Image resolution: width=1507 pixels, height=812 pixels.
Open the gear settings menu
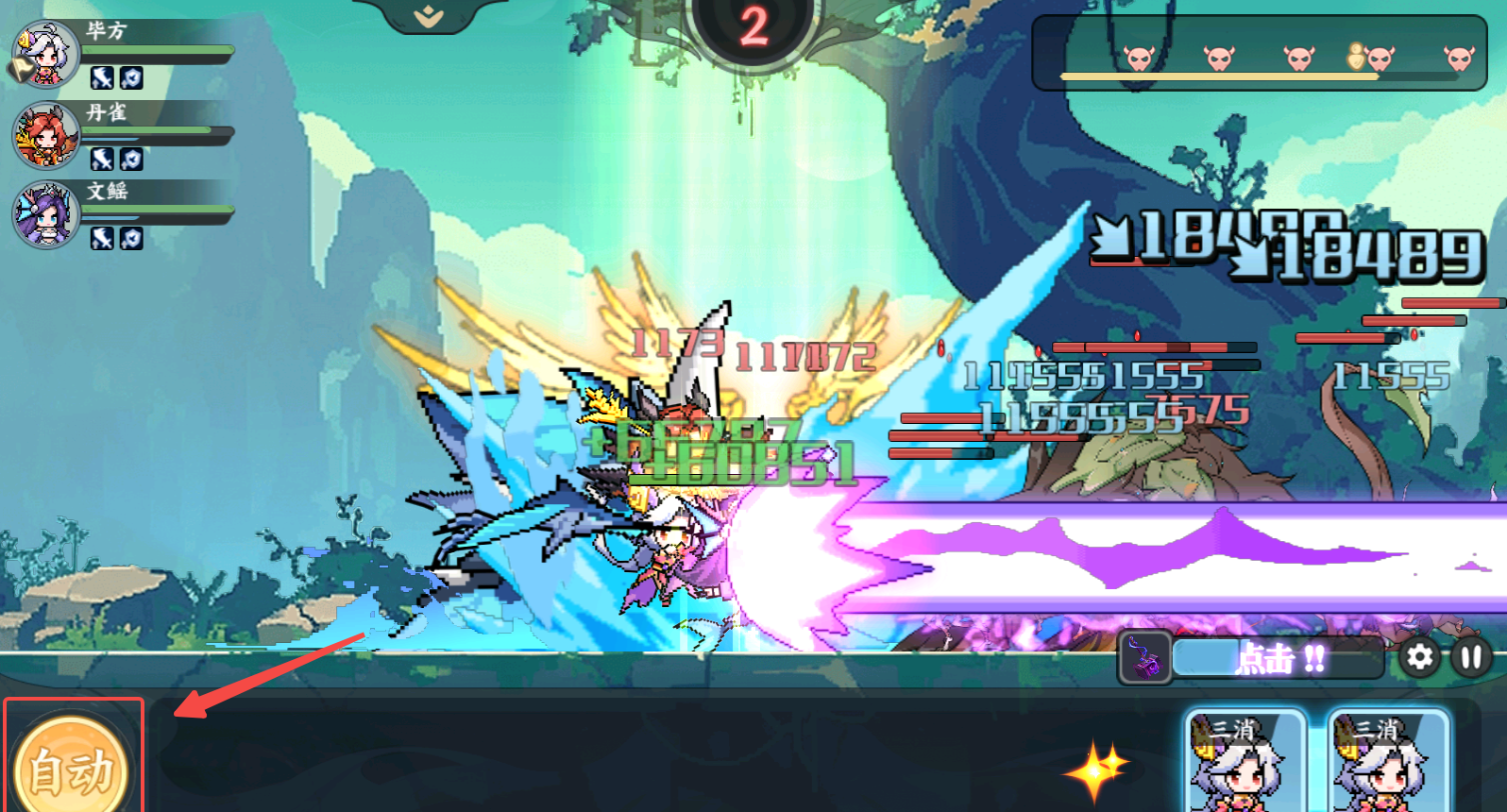pyautogui.click(x=1419, y=657)
